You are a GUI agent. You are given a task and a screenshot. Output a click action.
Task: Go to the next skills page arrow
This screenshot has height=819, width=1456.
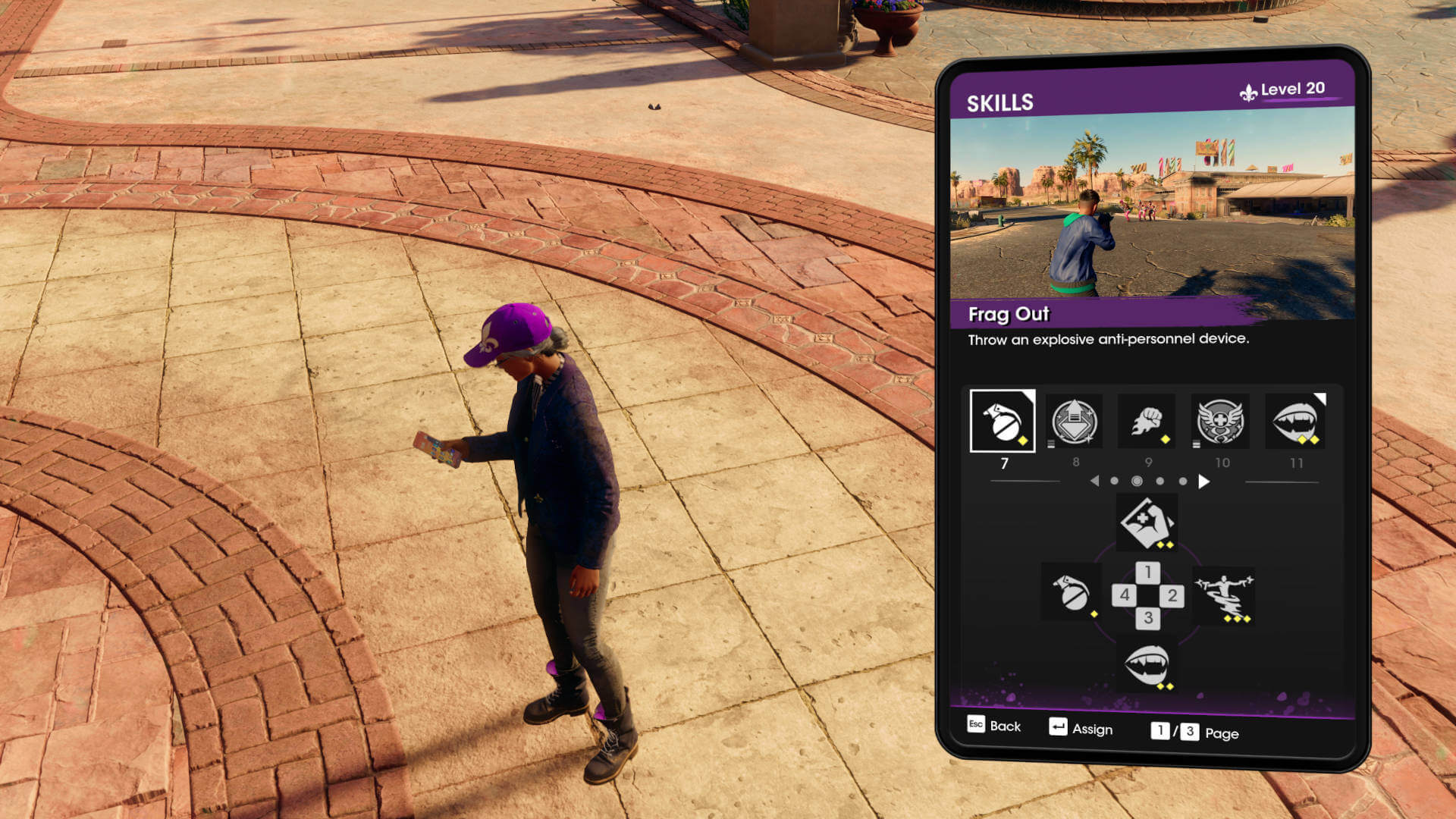point(1203,482)
